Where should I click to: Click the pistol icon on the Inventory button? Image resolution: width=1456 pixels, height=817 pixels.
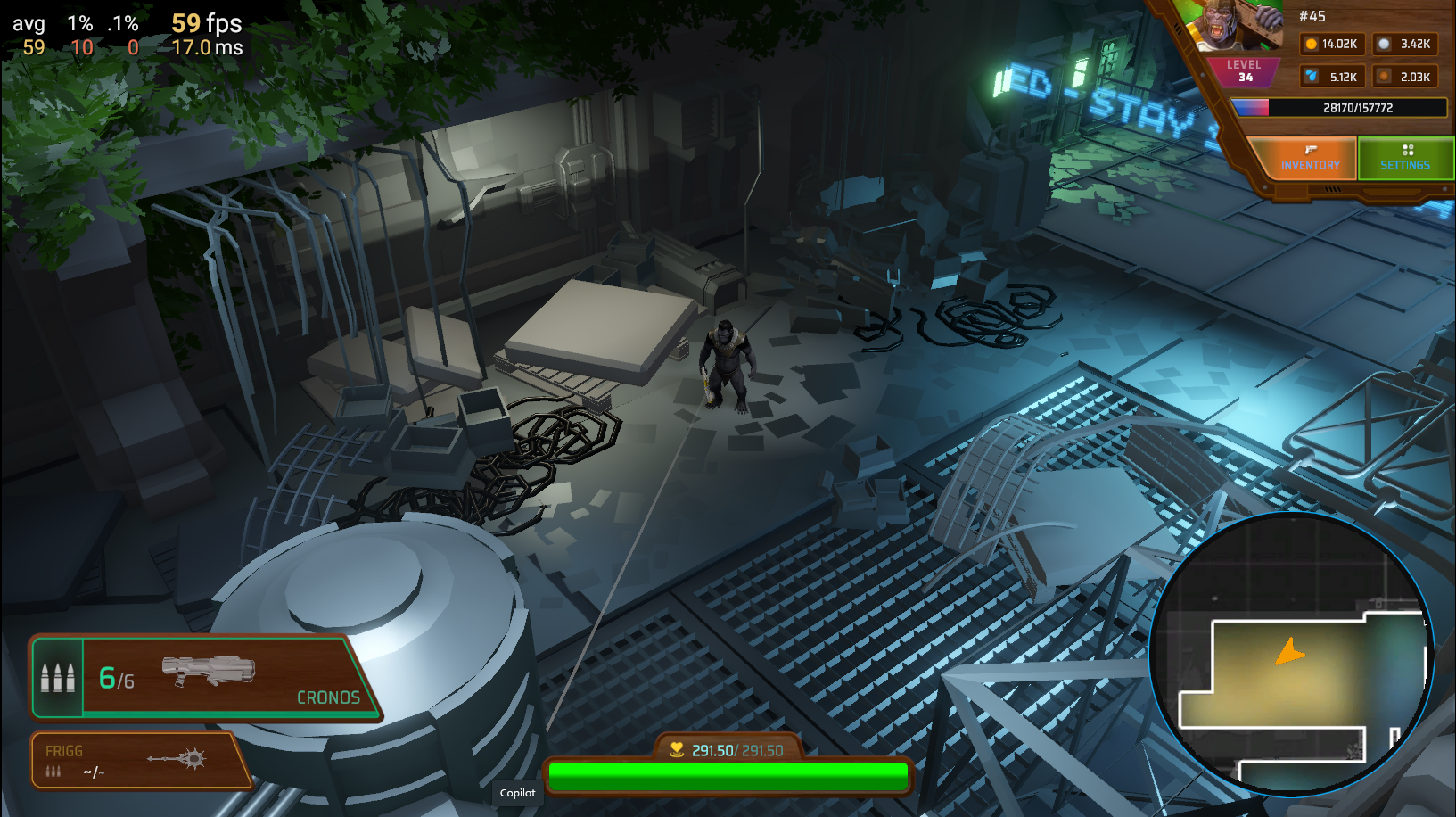pyautogui.click(x=1309, y=150)
